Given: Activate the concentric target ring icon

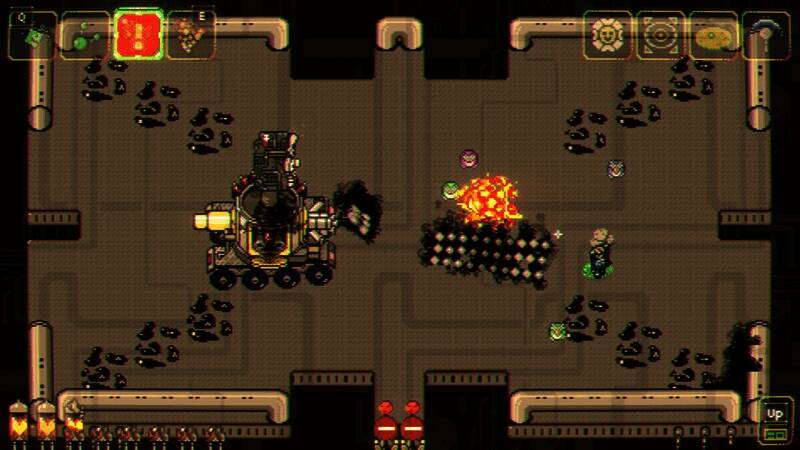Looking at the screenshot, I should coord(661,35).
